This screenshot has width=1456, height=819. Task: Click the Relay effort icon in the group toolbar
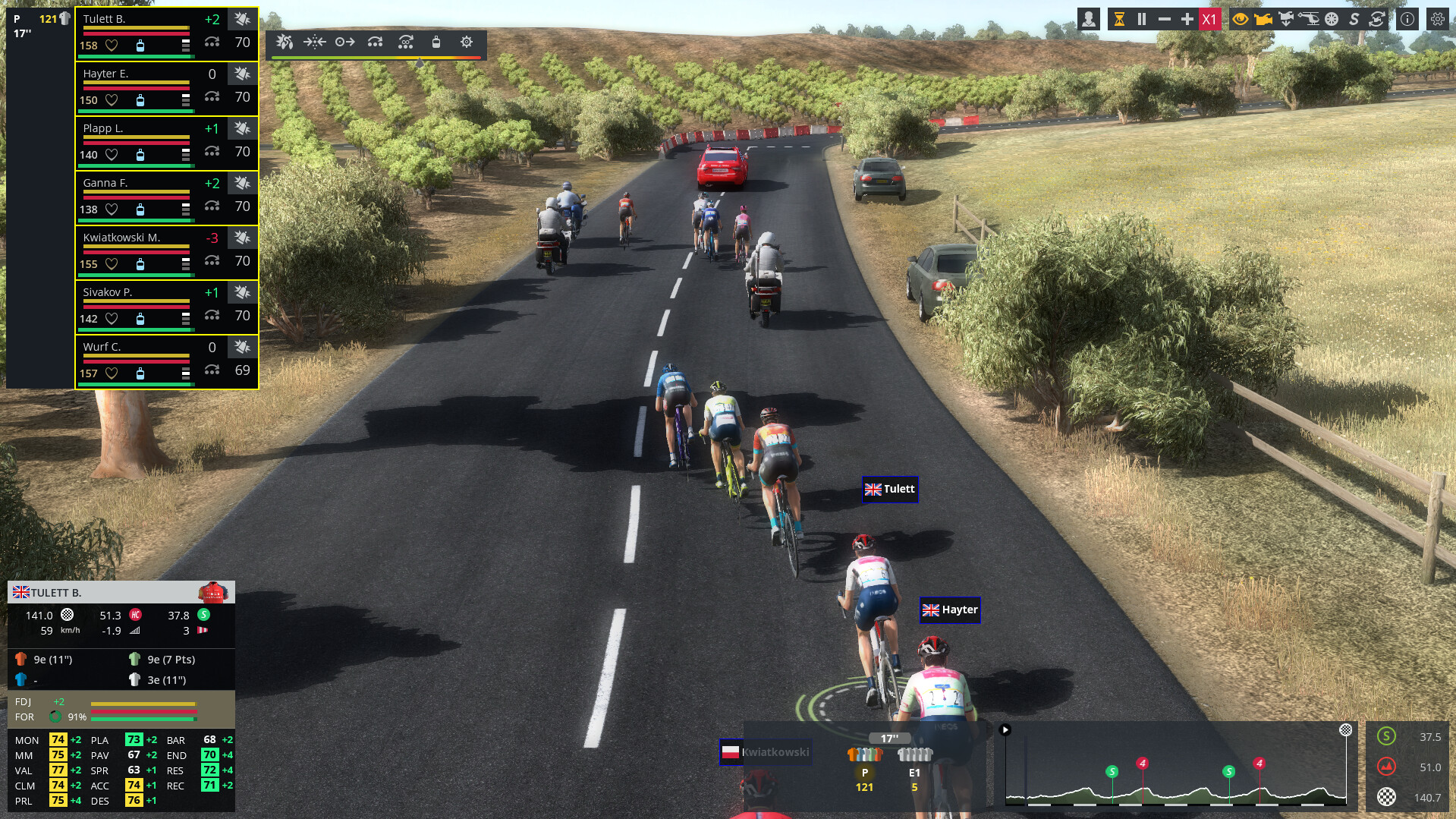375,43
